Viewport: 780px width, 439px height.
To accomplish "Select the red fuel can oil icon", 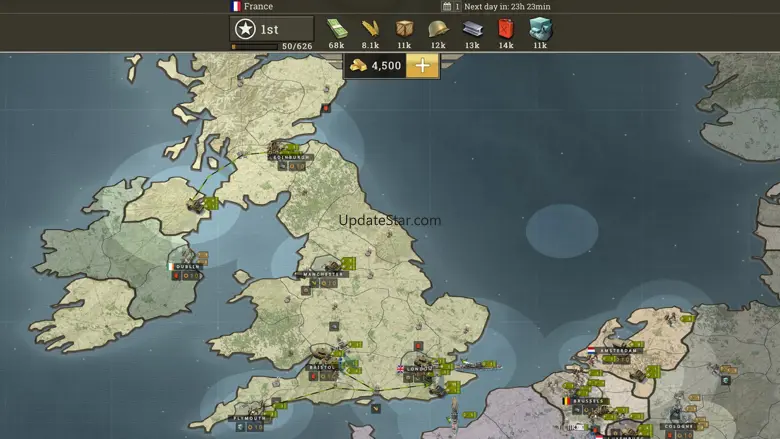I will [x=506, y=29].
